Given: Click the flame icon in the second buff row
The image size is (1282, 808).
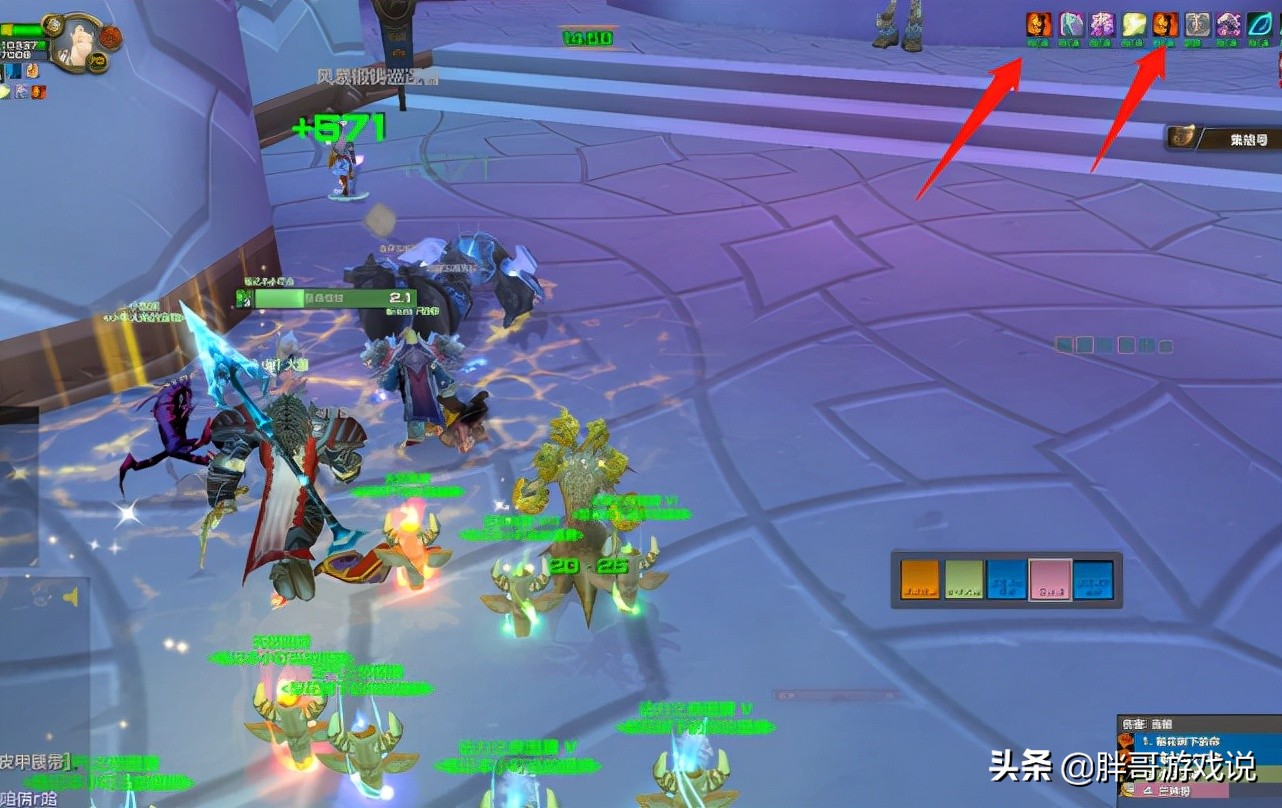Looking at the screenshot, I should click(38, 92).
